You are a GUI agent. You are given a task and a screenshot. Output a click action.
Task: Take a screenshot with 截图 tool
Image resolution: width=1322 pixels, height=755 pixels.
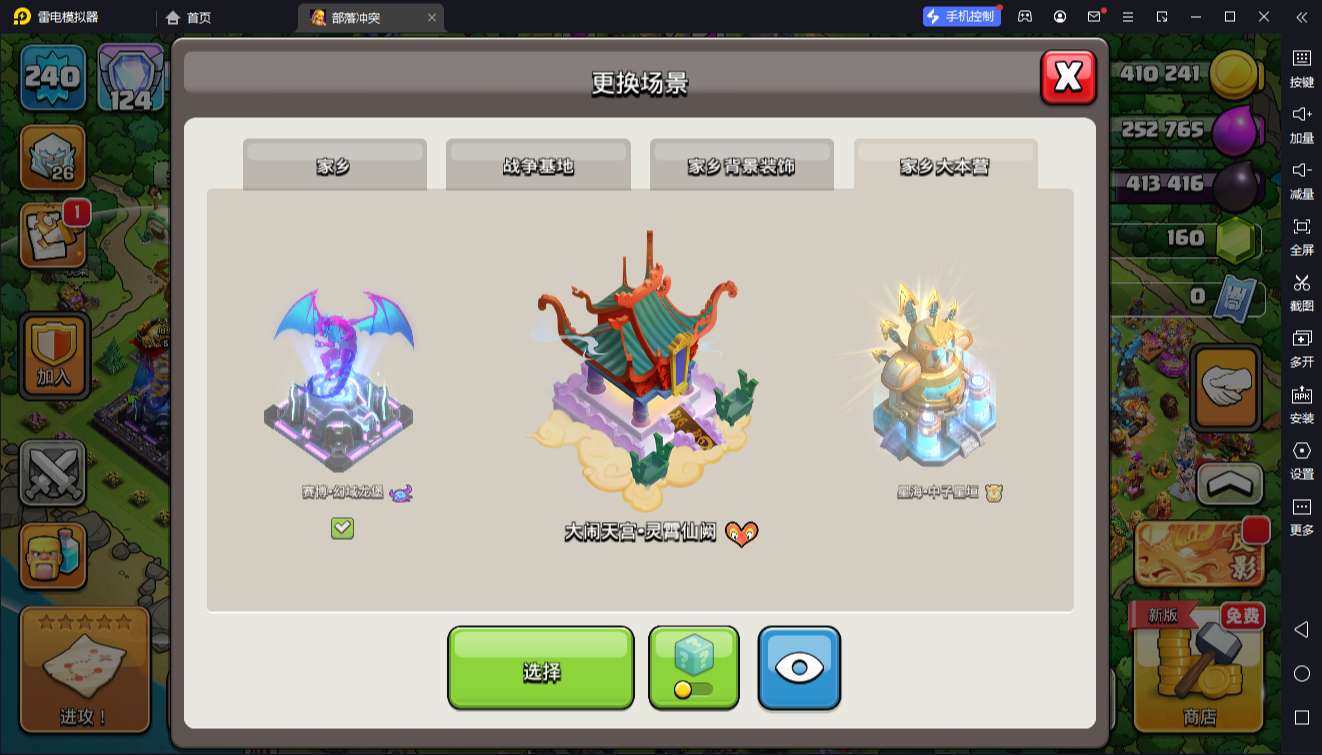click(1301, 291)
